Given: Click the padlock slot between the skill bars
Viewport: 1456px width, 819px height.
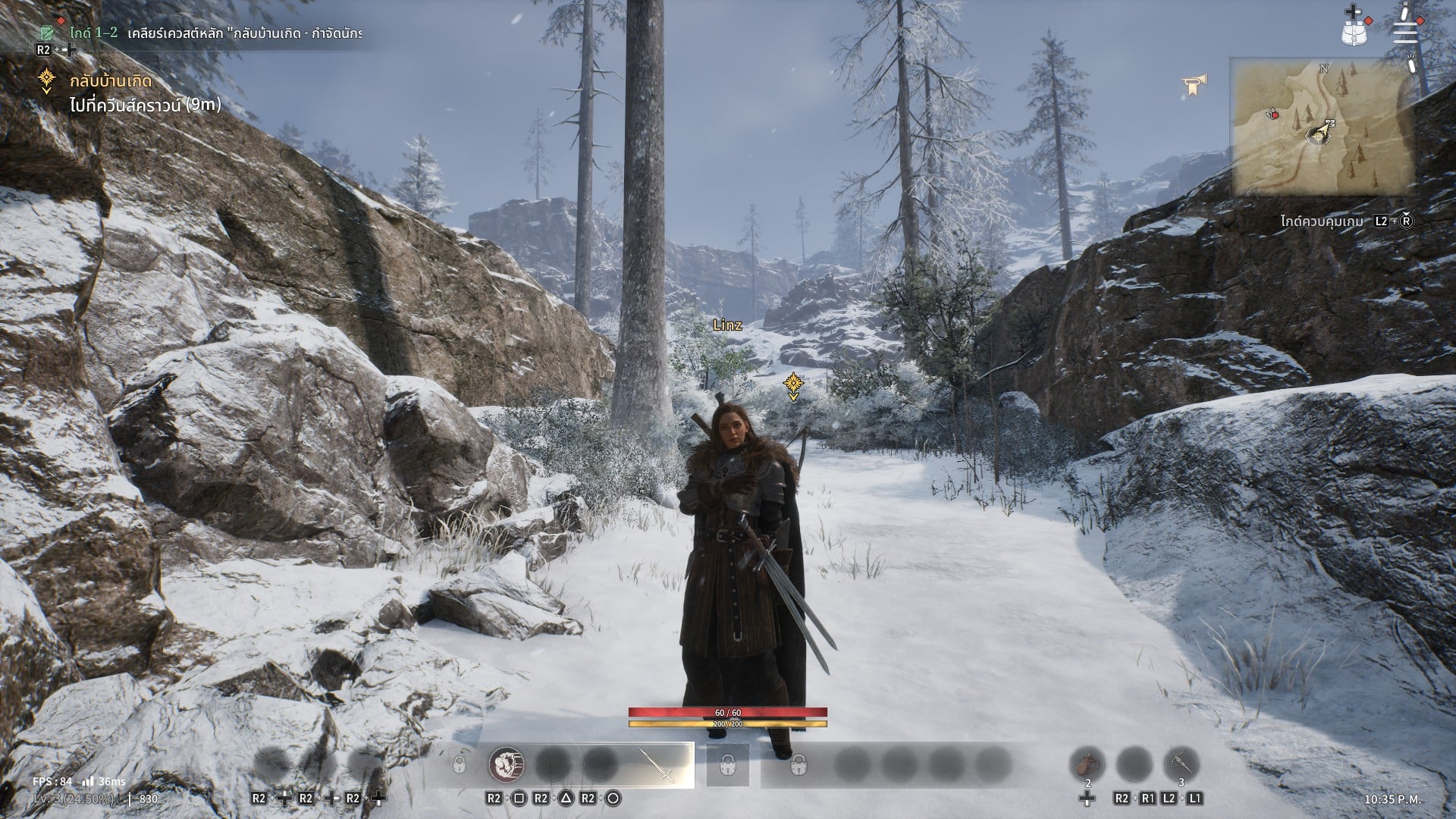Looking at the screenshot, I should tap(727, 764).
